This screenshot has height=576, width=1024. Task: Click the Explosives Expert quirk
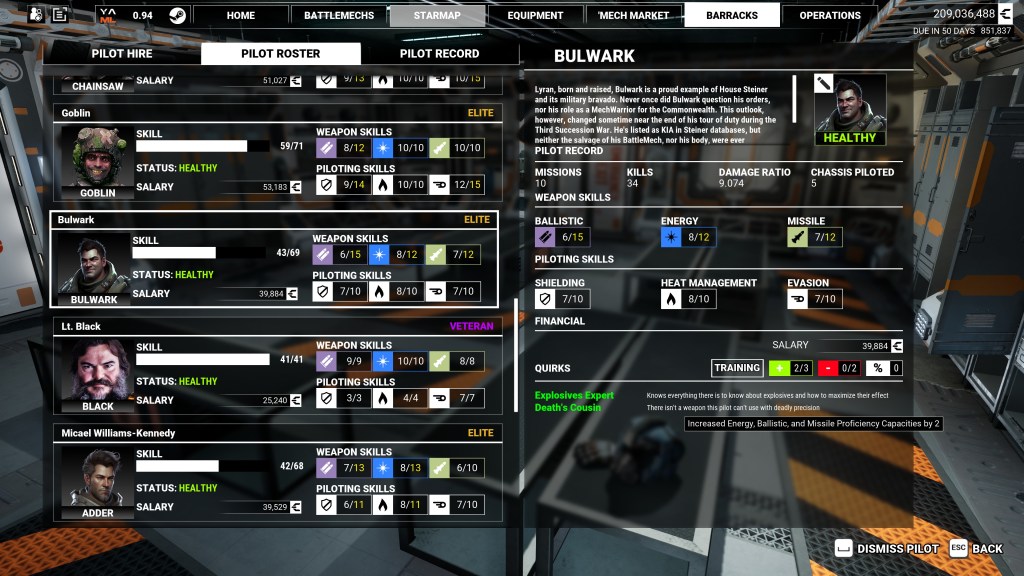pyautogui.click(x=575, y=395)
